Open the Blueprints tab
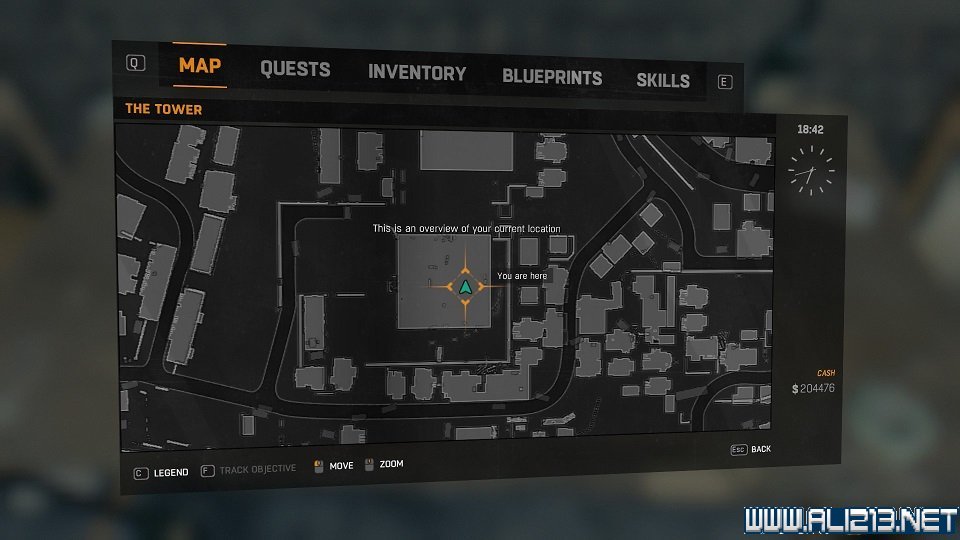 point(552,77)
